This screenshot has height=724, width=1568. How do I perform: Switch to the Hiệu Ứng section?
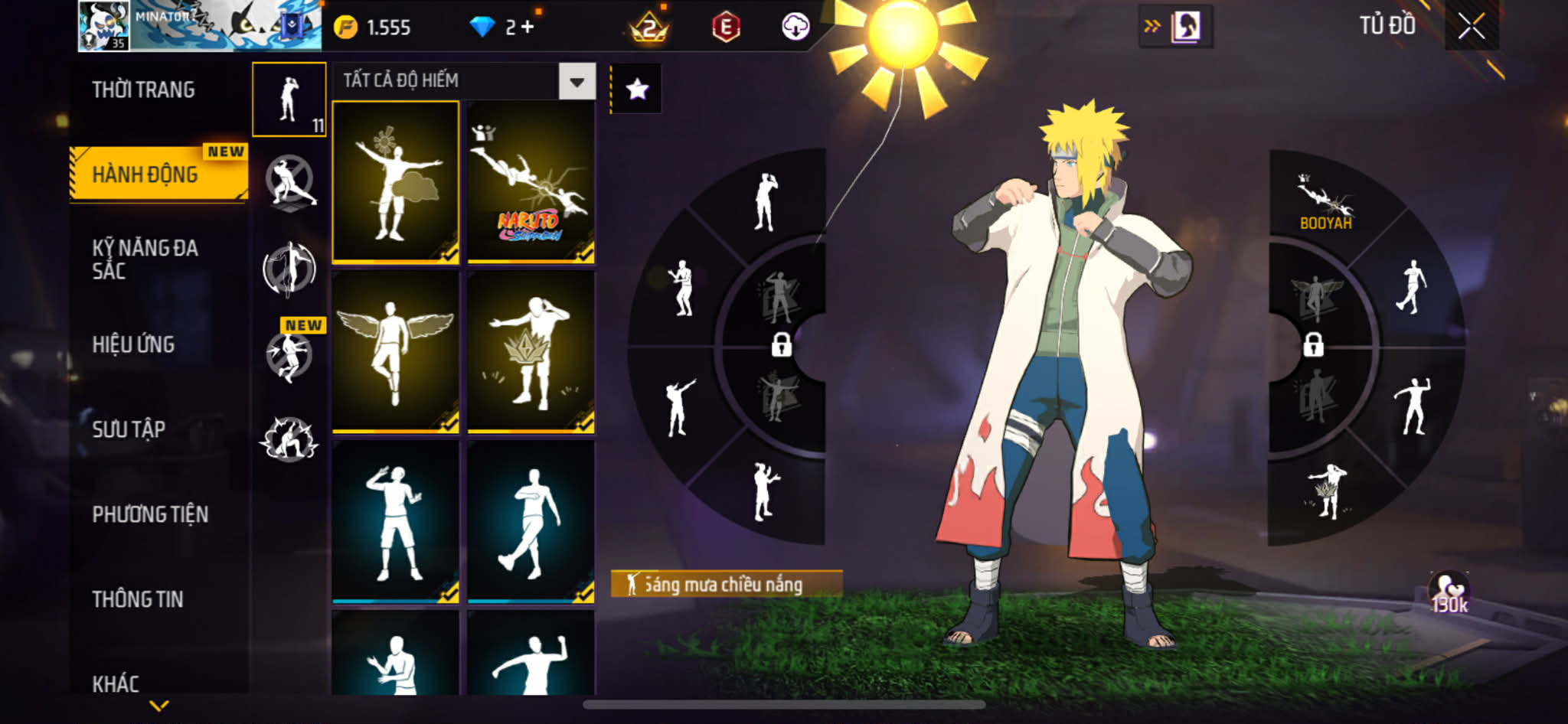click(x=134, y=344)
